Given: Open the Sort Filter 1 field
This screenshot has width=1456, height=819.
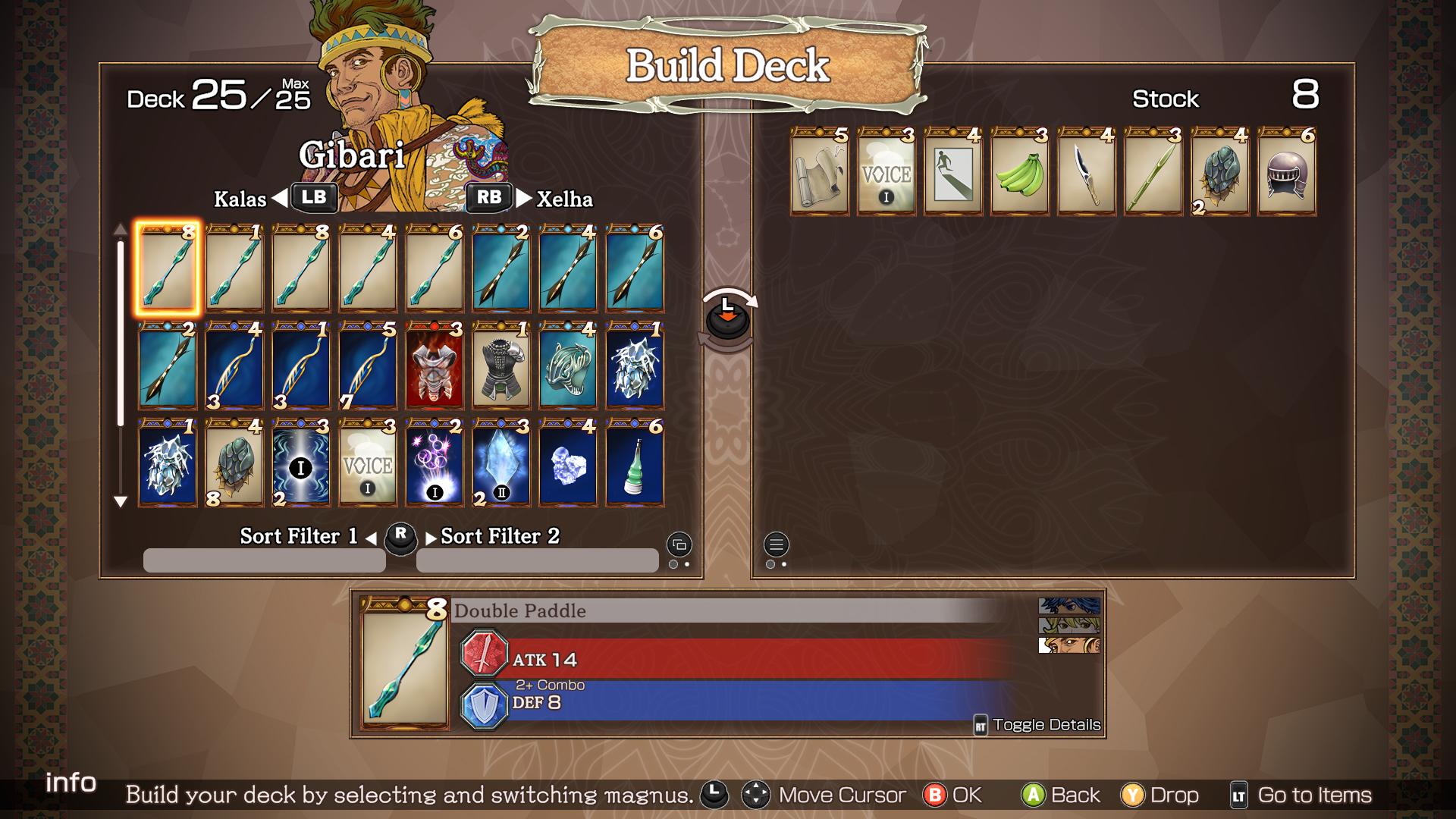Looking at the screenshot, I should click(264, 560).
